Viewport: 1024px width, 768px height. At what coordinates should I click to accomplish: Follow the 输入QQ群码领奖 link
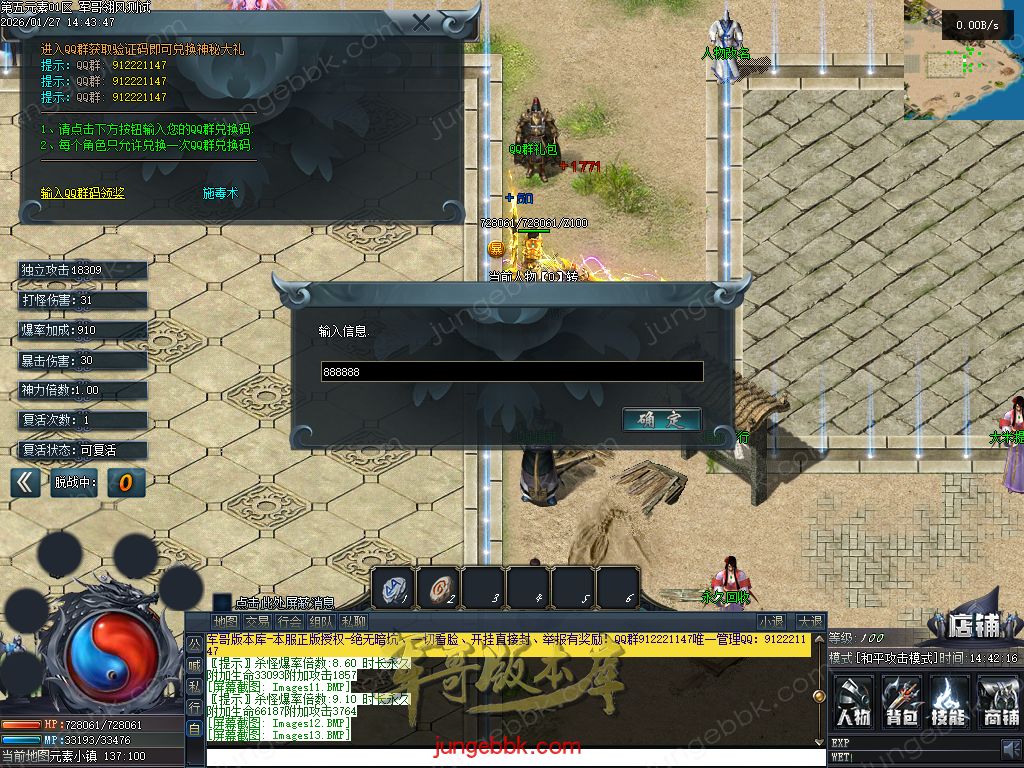click(83, 193)
